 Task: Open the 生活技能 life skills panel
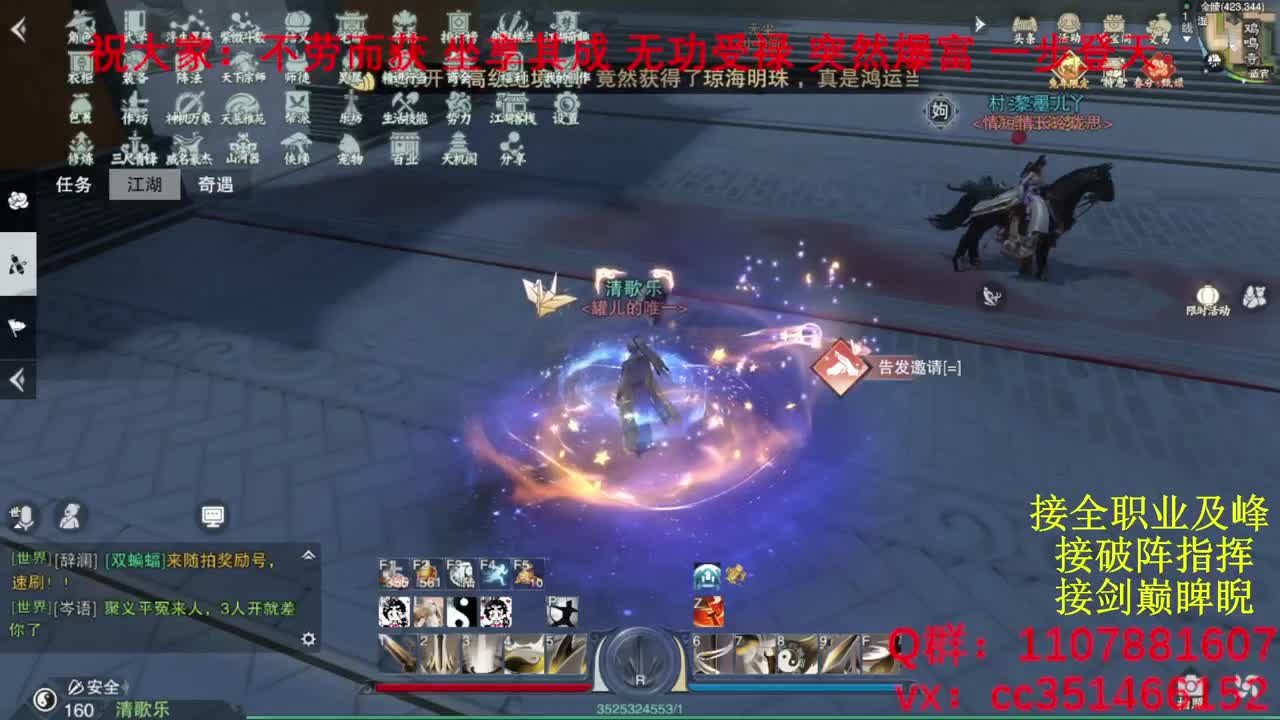coord(403,108)
